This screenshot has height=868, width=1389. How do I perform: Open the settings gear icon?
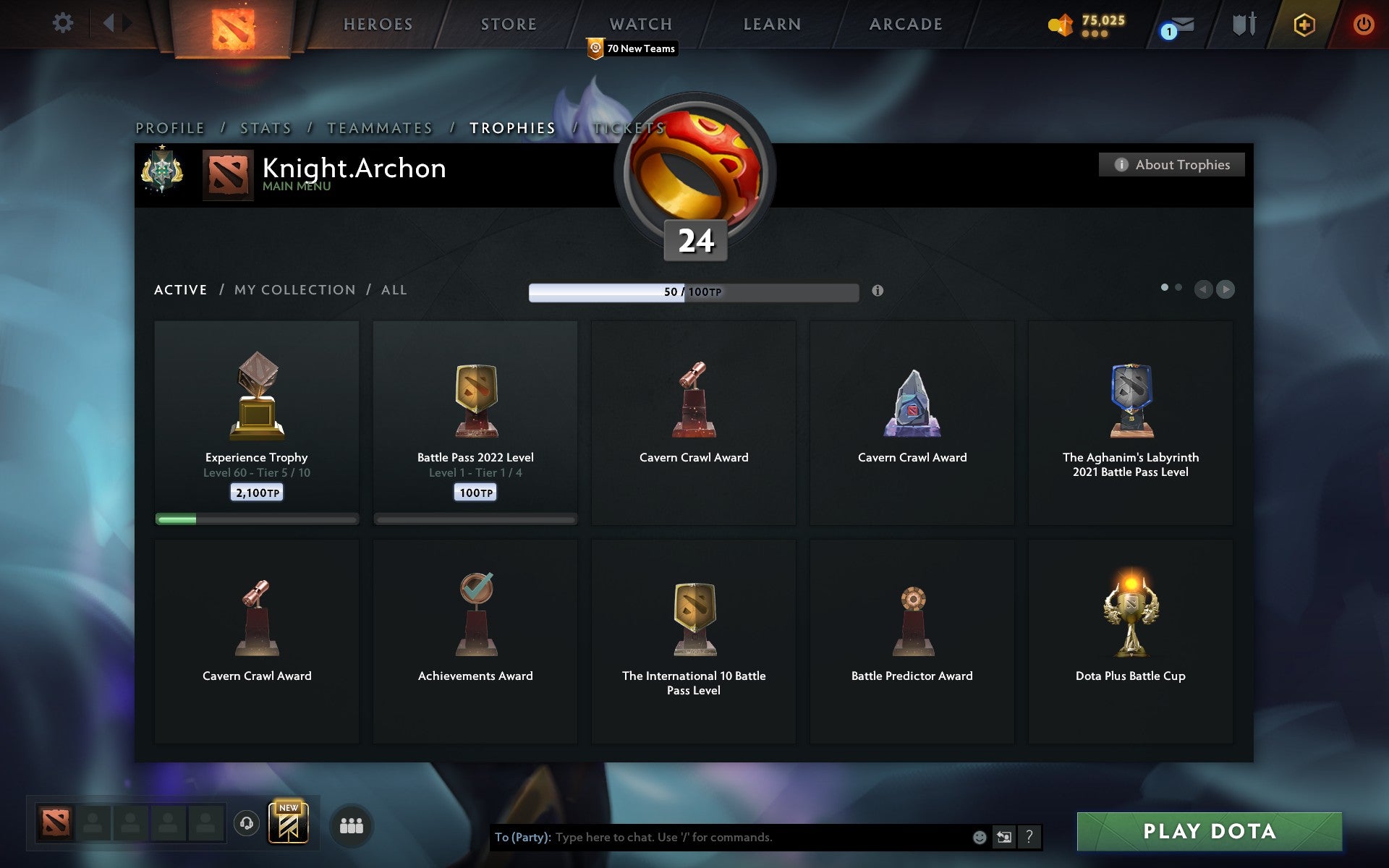tap(64, 22)
